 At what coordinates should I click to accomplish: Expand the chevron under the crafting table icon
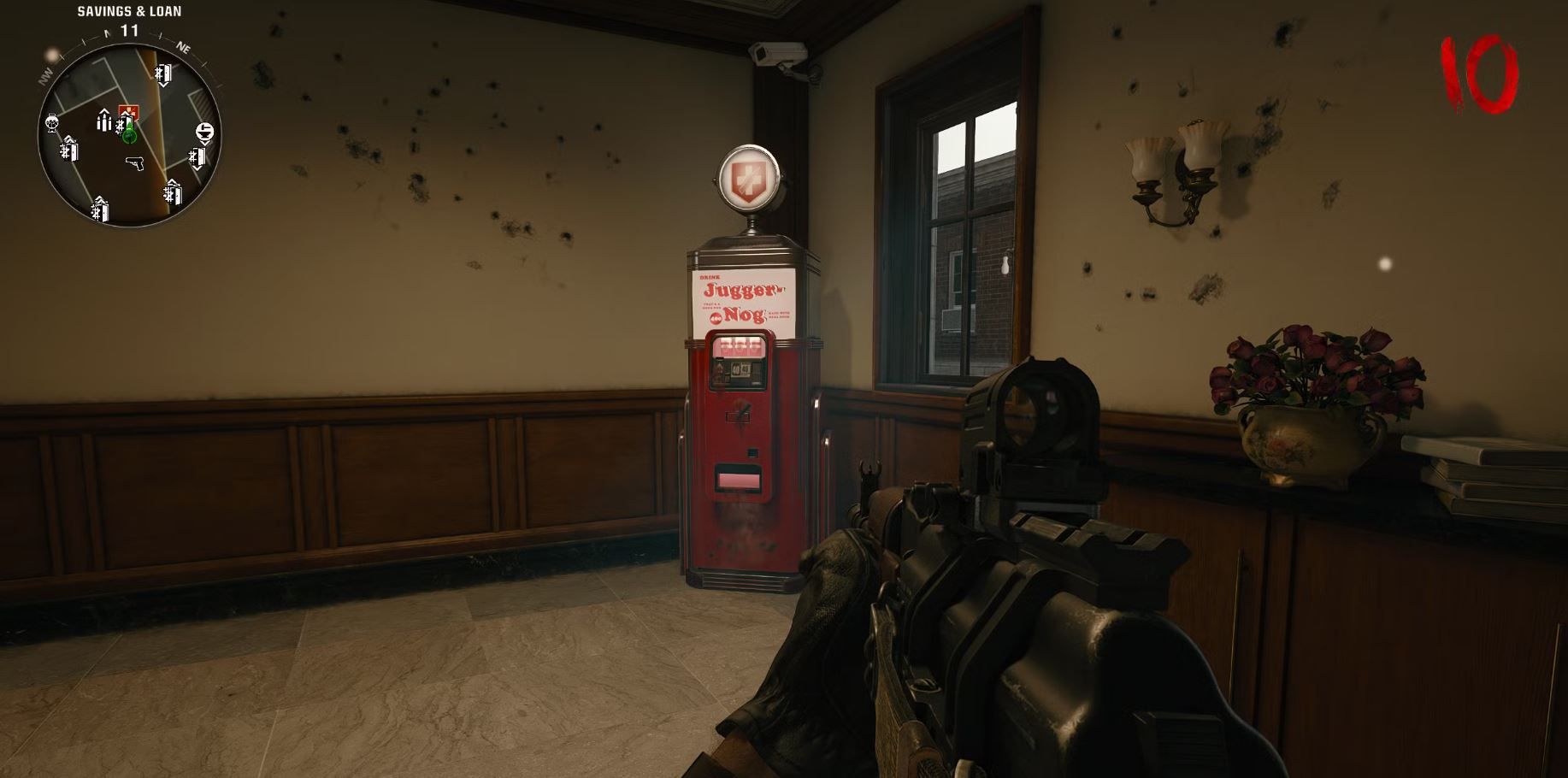(205, 143)
